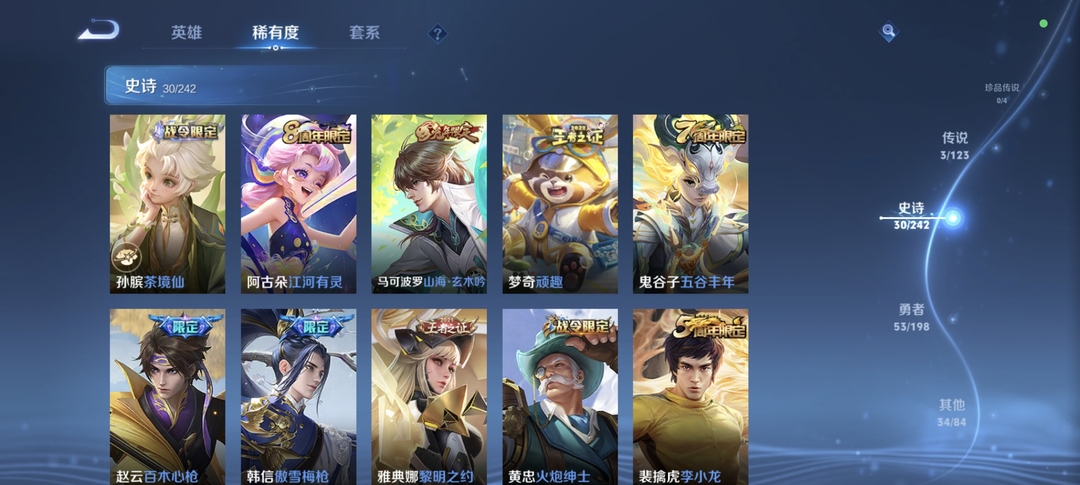The width and height of the screenshot is (1080, 485).
Task: Choose the 马可波罗 skin card
Action: [429, 204]
